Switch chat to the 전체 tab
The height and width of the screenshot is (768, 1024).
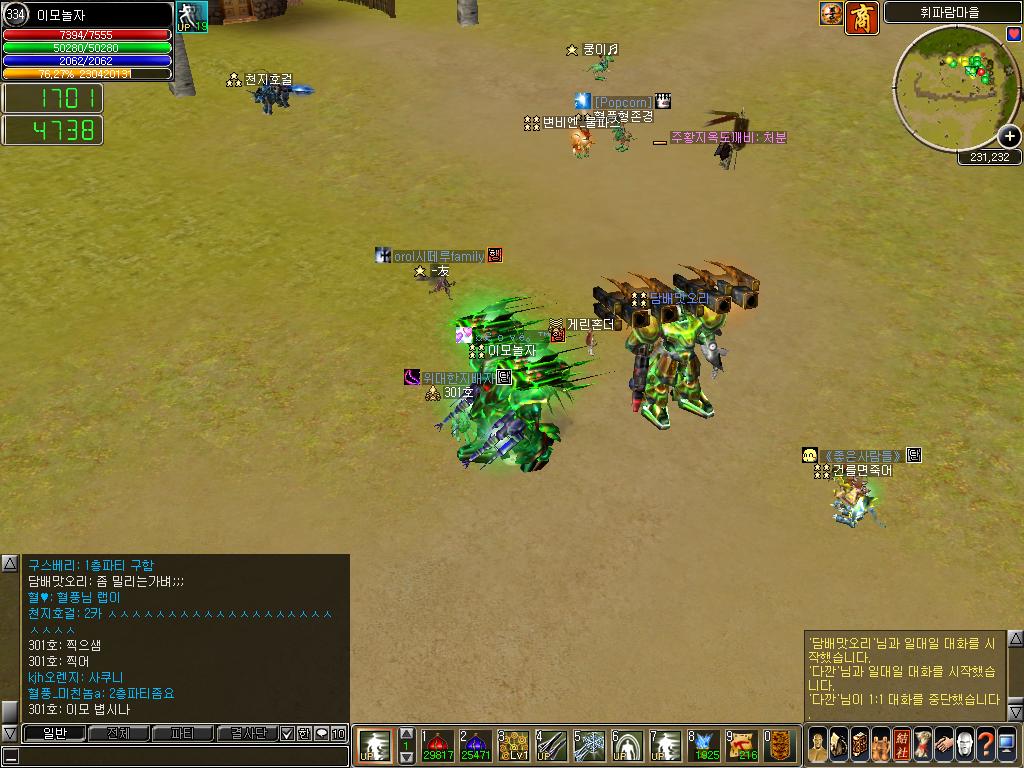click(x=118, y=734)
